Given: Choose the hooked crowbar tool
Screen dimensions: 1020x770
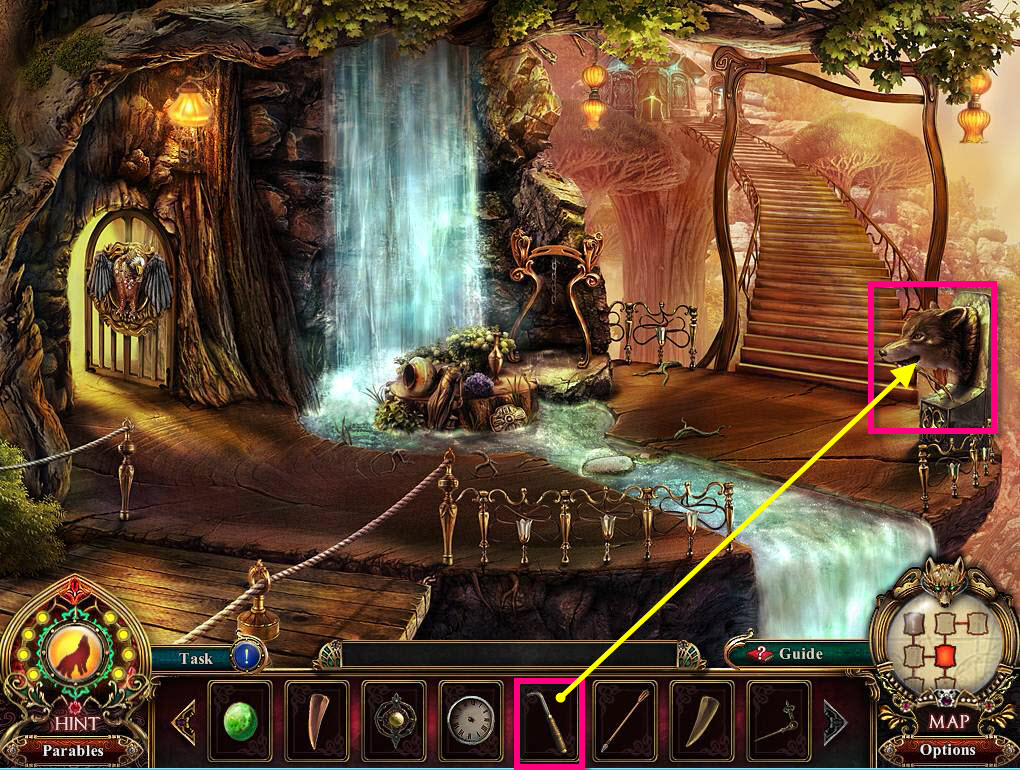Looking at the screenshot, I should (x=548, y=718).
